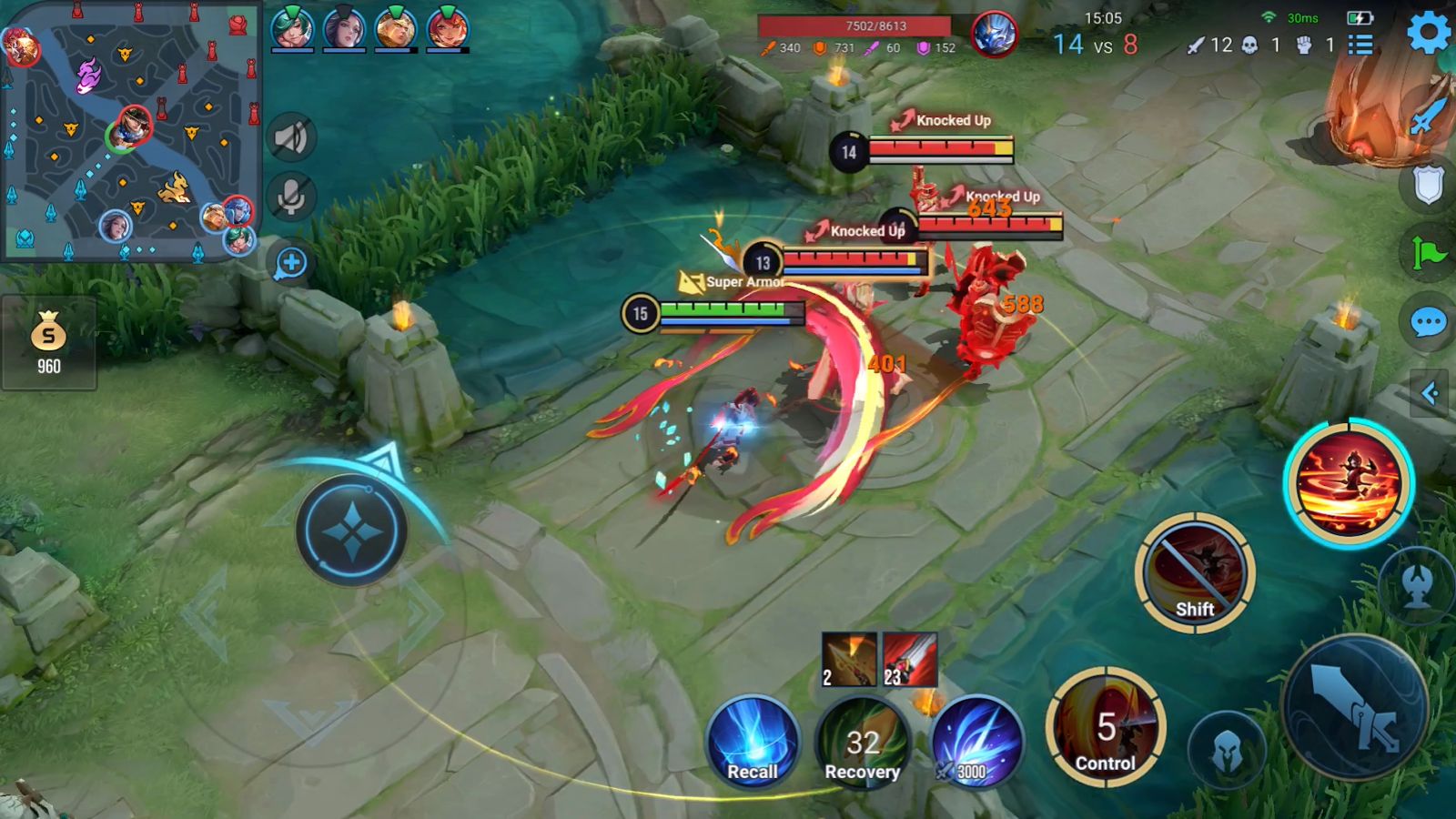Image resolution: width=1456 pixels, height=819 pixels.
Task: Open the quick chat bubble
Action: pyautogui.click(x=1428, y=322)
